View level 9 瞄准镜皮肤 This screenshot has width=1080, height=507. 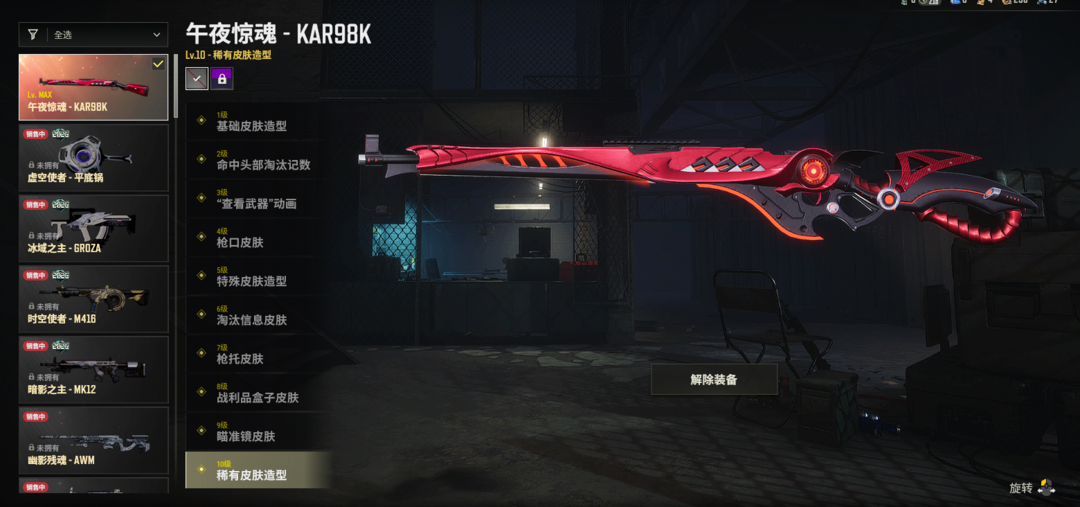(255, 432)
